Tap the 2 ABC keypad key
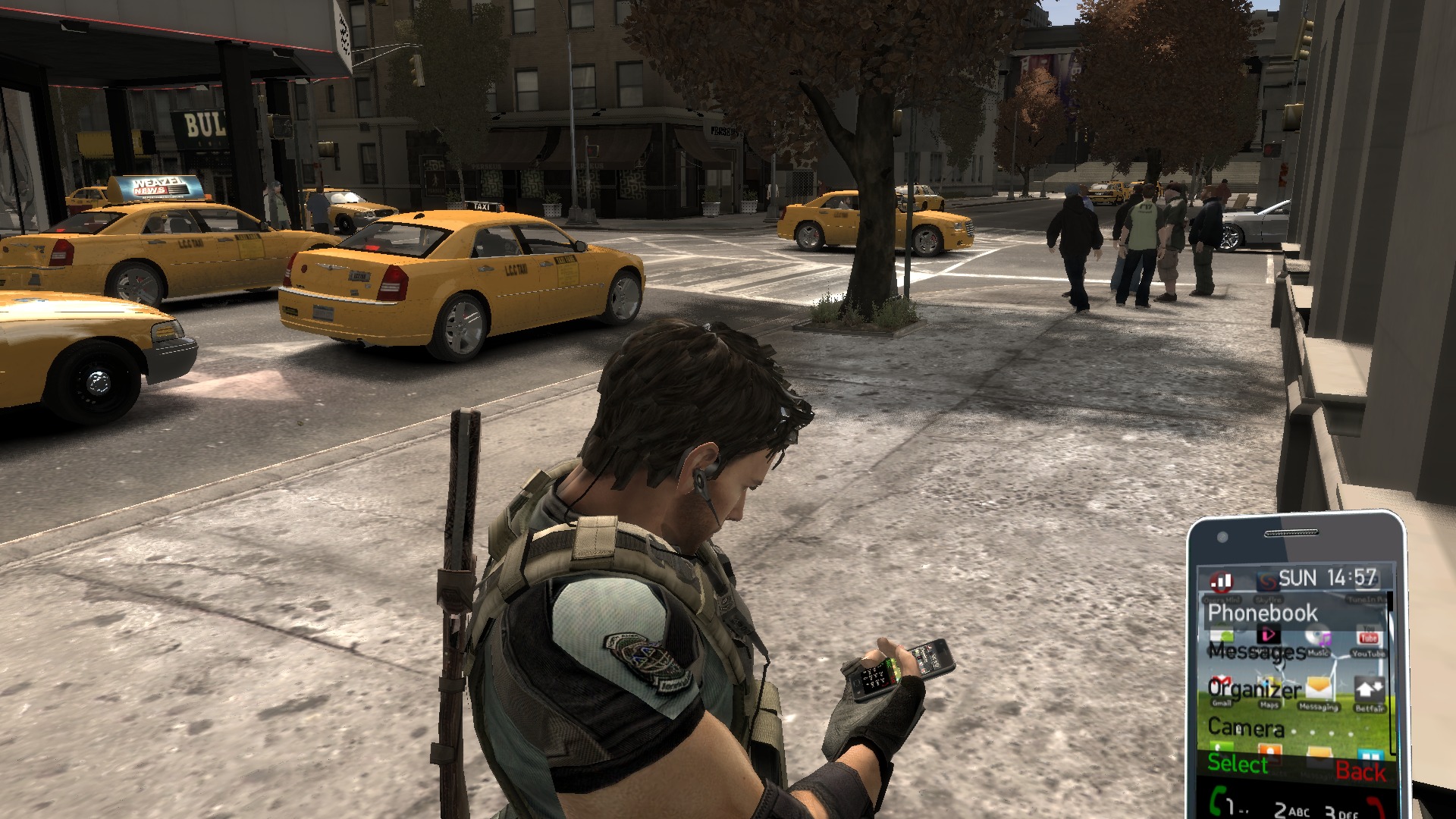Screen dimensions: 1456x819 [1291, 810]
